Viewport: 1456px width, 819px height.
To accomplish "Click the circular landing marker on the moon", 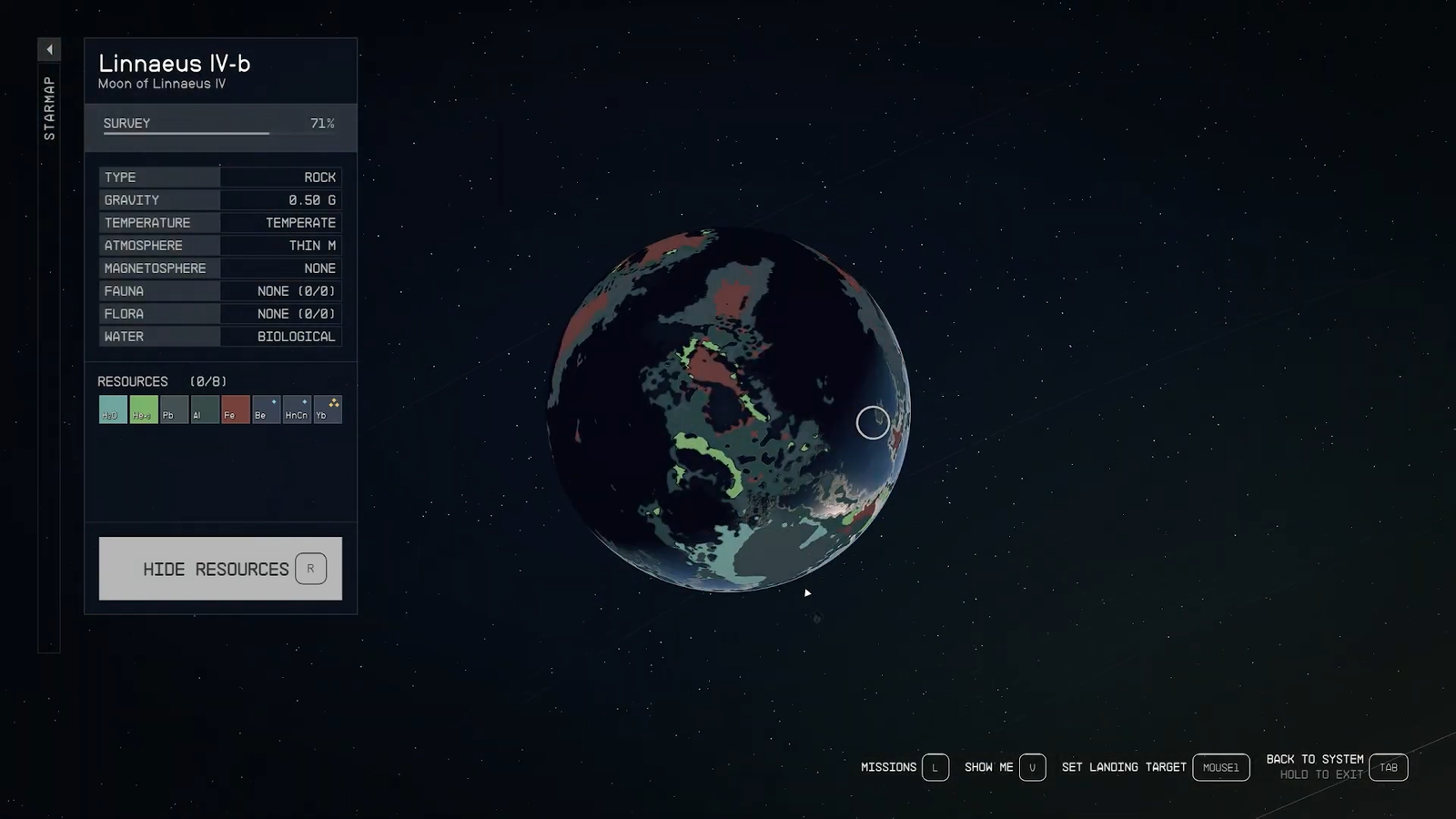I will (873, 422).
